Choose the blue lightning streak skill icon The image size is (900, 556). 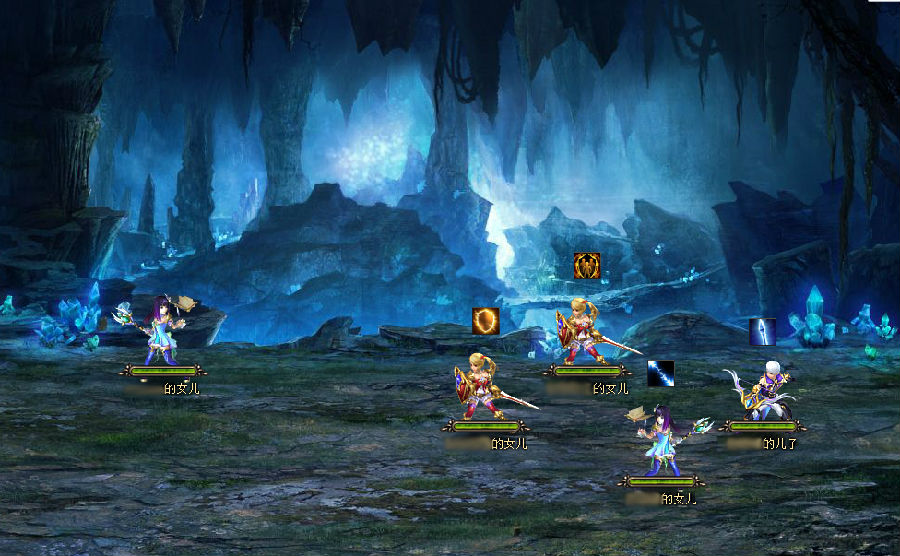[661, 373]
